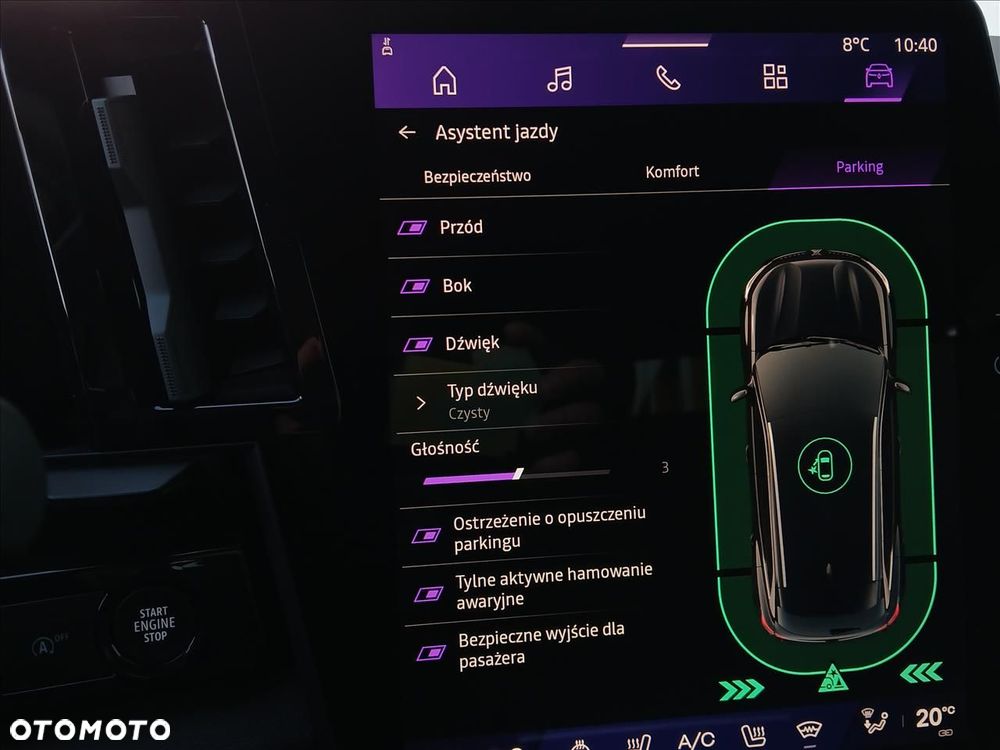This screenshot has height=750, width=1000.
Task: Switch to the Komfort tab
Action: [672, 172]
